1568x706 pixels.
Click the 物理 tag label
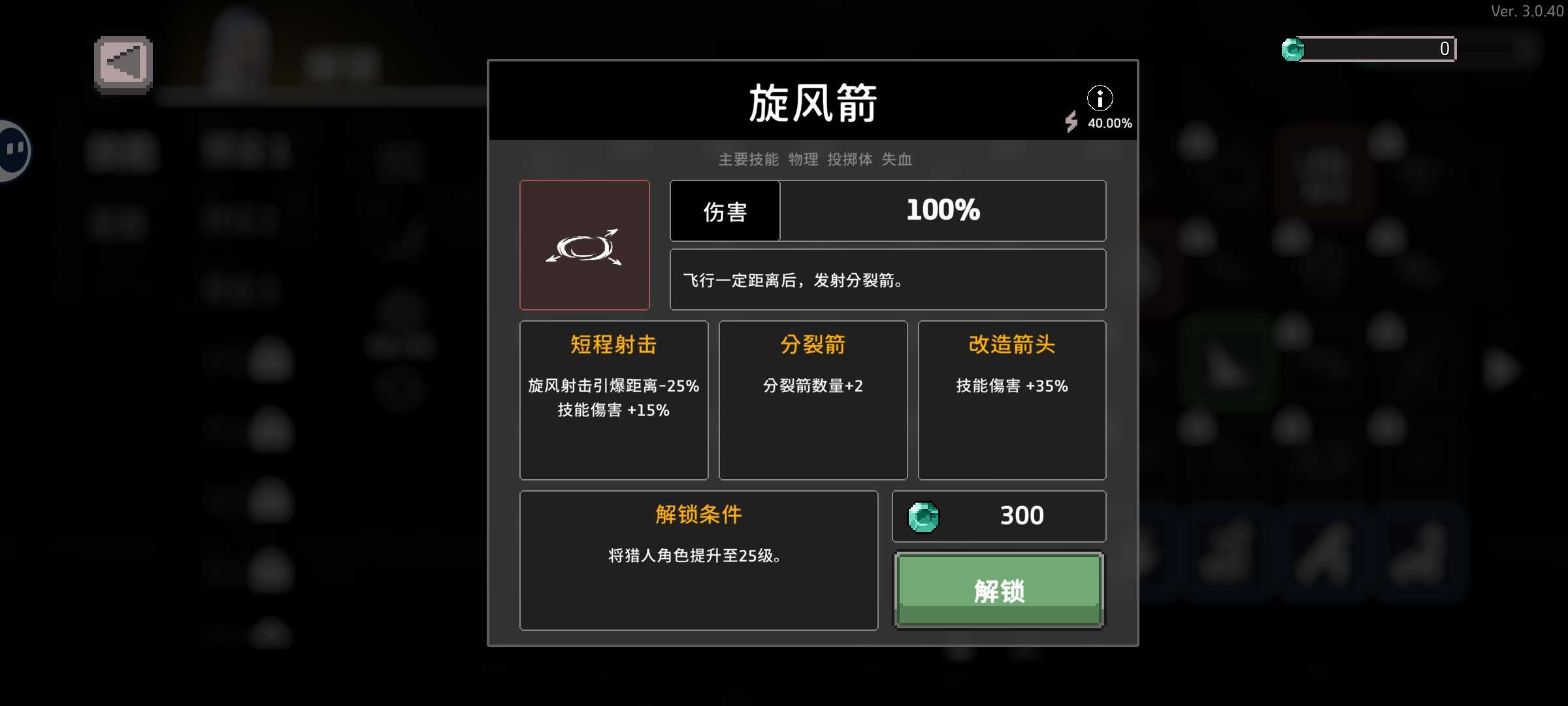(x=803, y=160)
